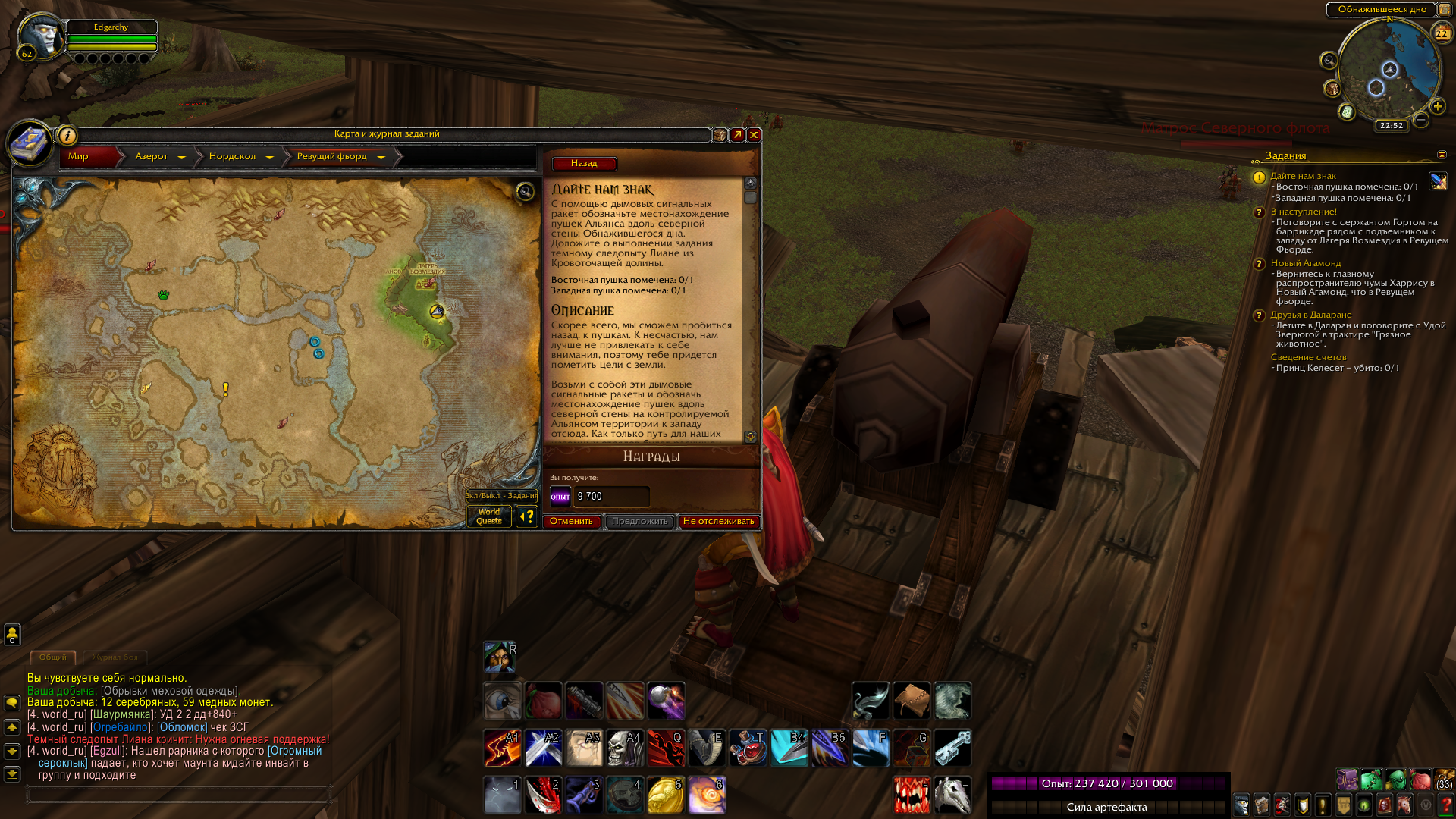The width and height of the screenshot is (1456, 819).
Task: Maximize the map window with arrow button
Action: tap(737, 135)
